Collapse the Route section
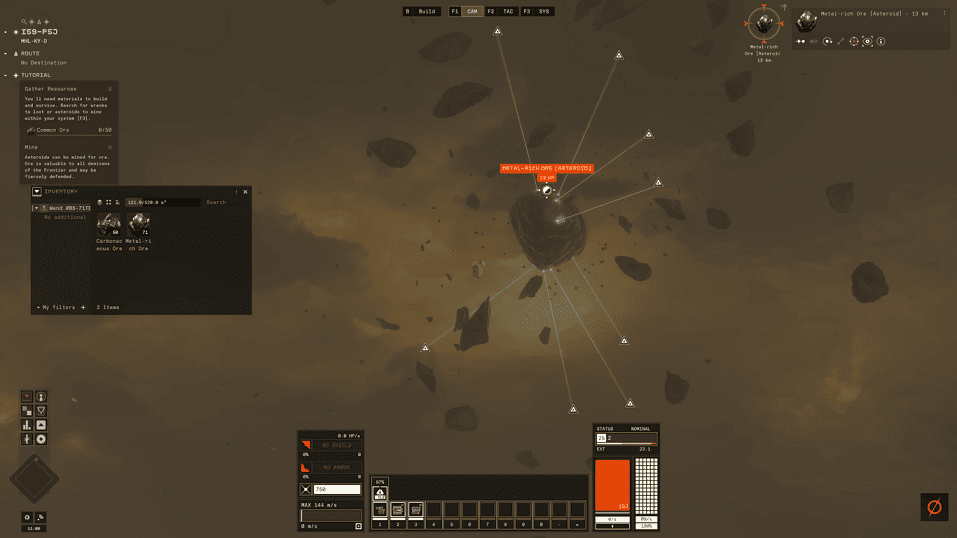The image size is (957, 538). 7,53
